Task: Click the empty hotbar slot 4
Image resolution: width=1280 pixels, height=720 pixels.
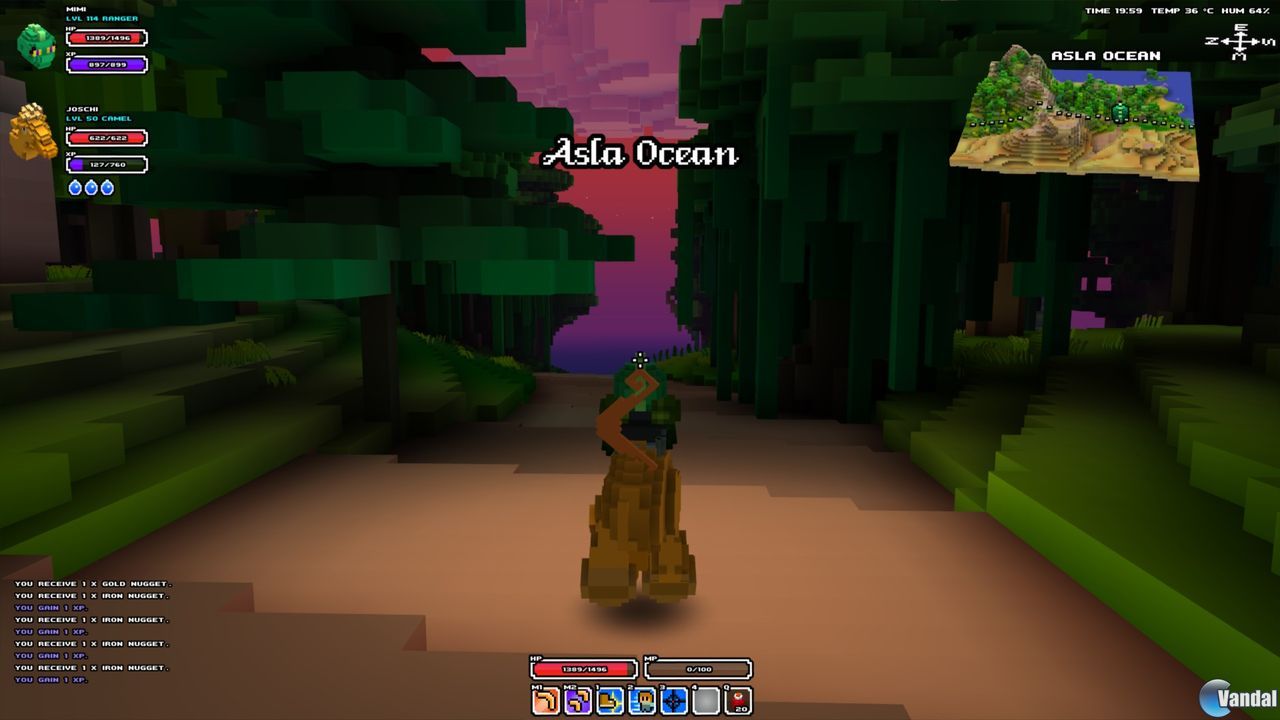Action: (x=706, y=700)
